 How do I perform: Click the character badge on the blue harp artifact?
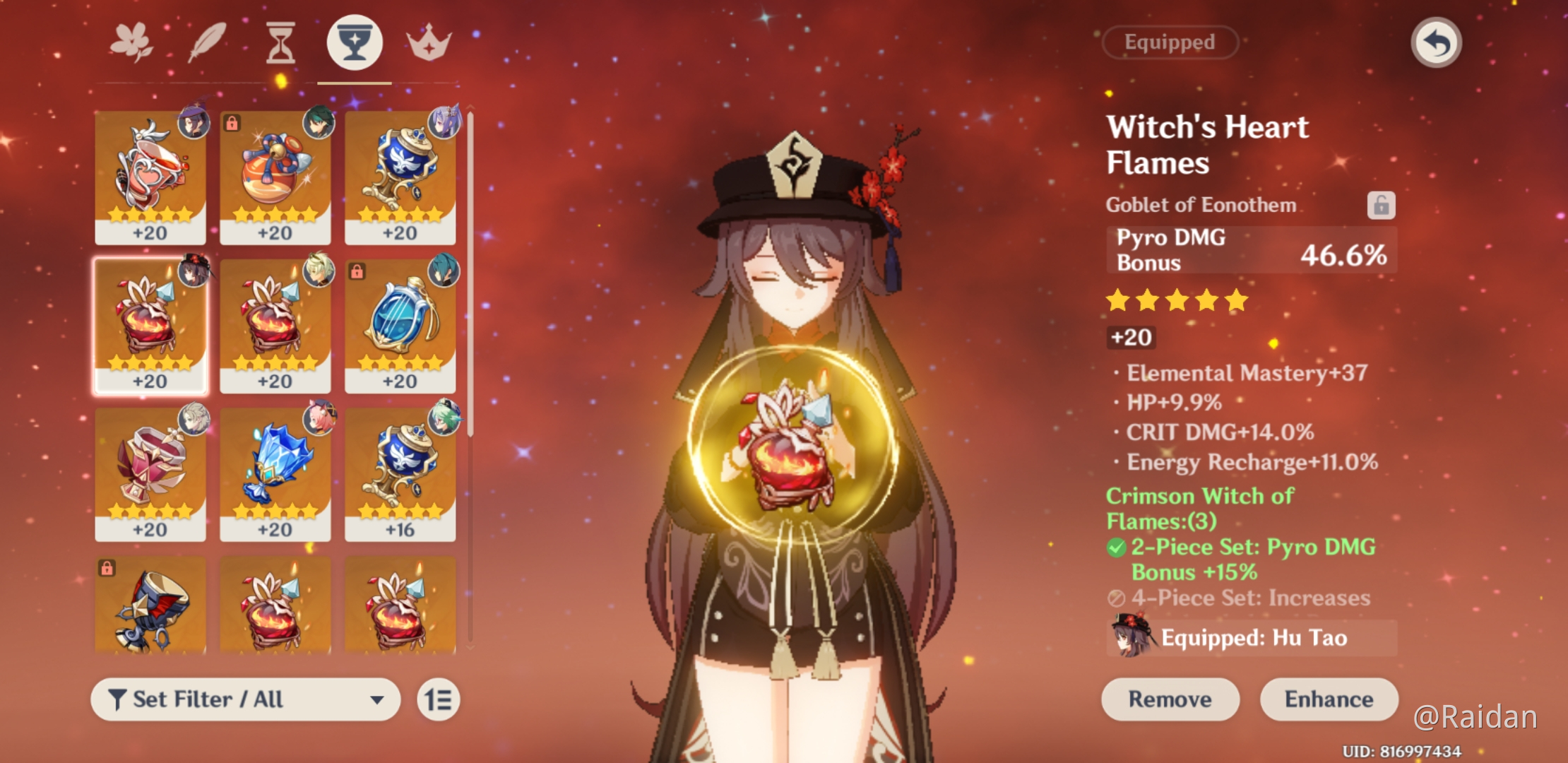pyautogui.click(x=442, y=272)
